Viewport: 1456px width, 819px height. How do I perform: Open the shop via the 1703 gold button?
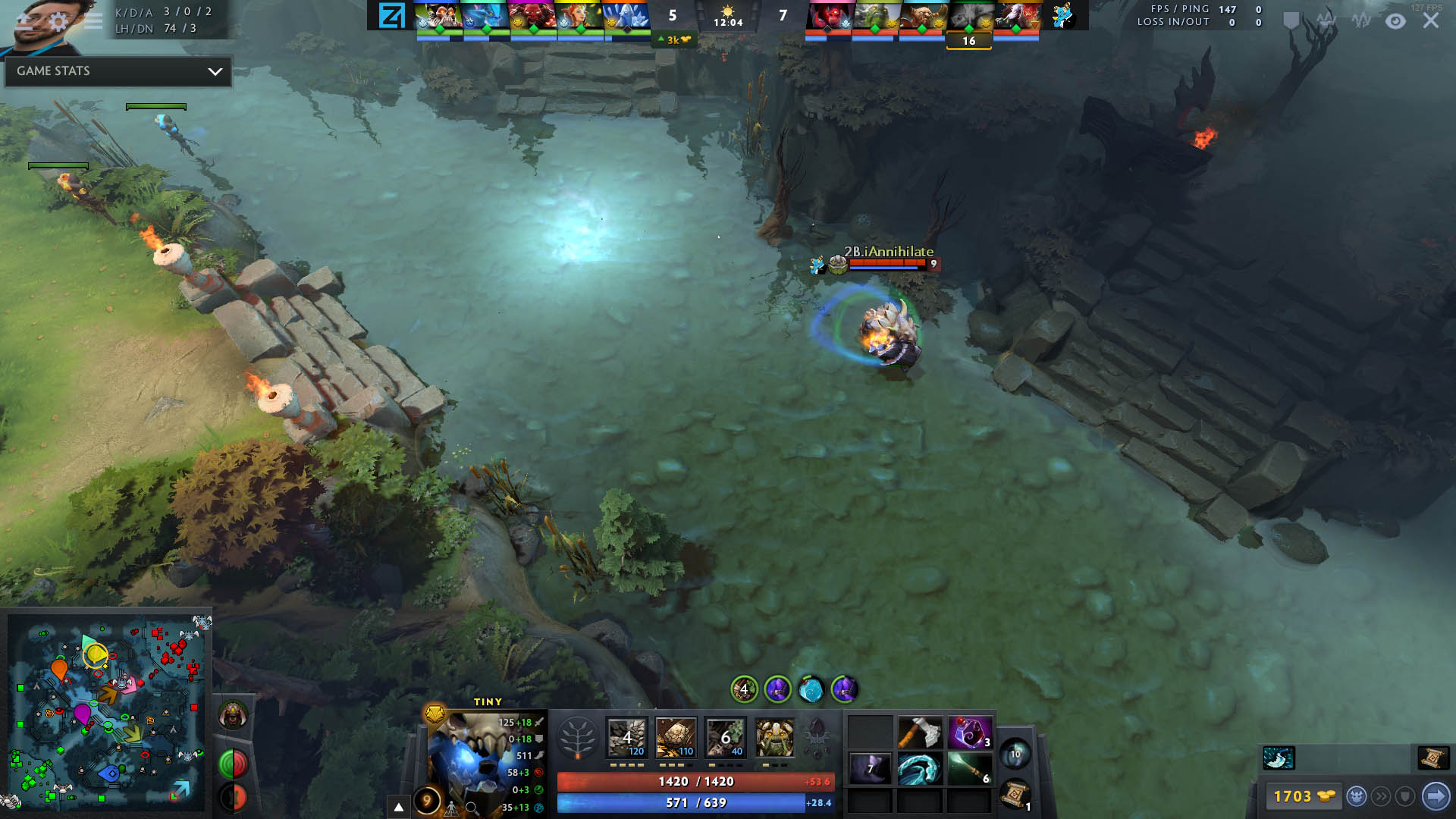coord(1302,796)
